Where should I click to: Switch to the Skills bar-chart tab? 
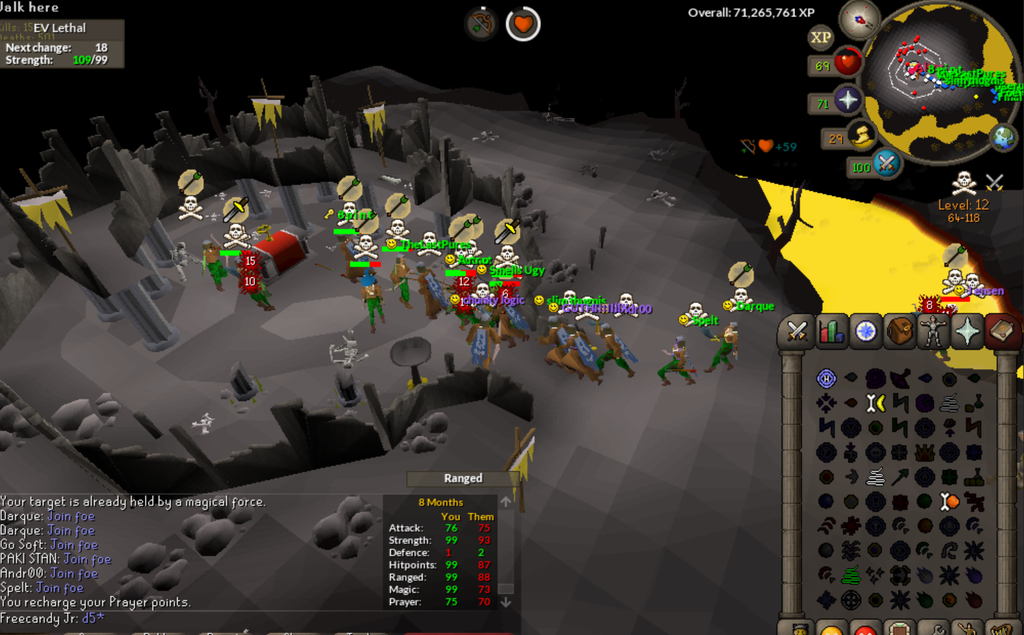tap(832, 330)
